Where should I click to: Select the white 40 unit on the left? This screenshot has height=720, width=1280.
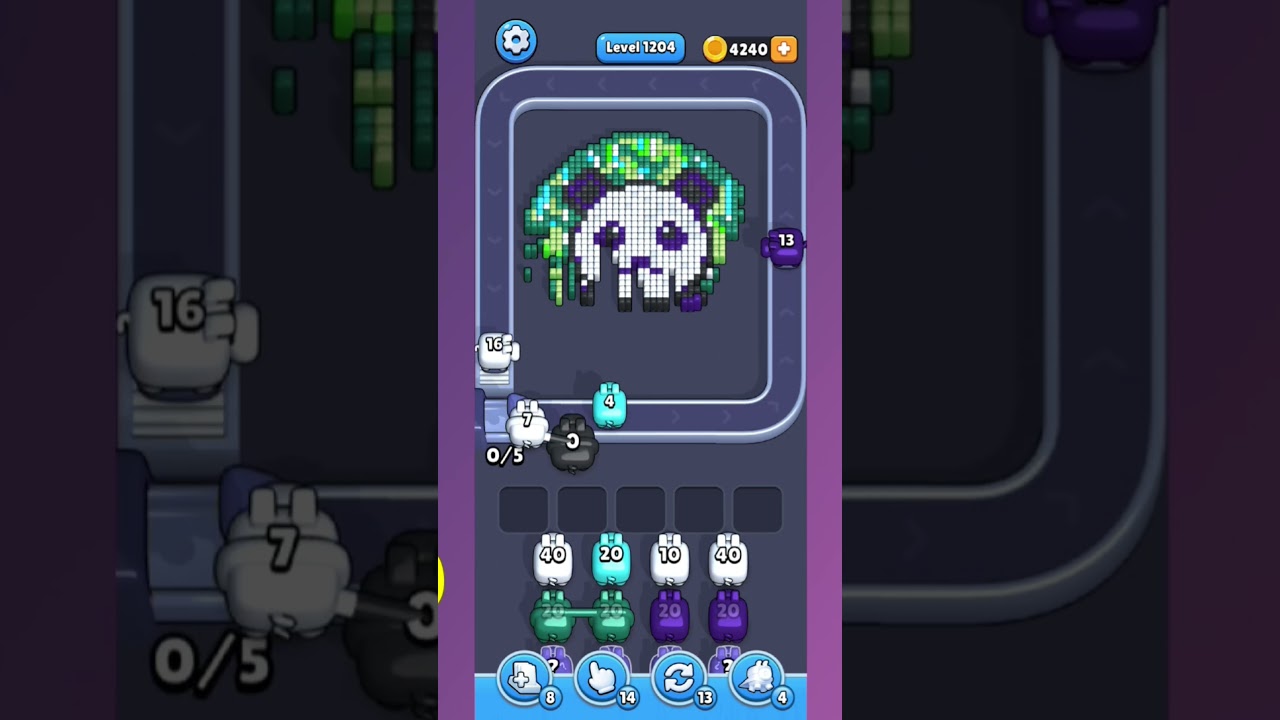(x=553, y=558)
